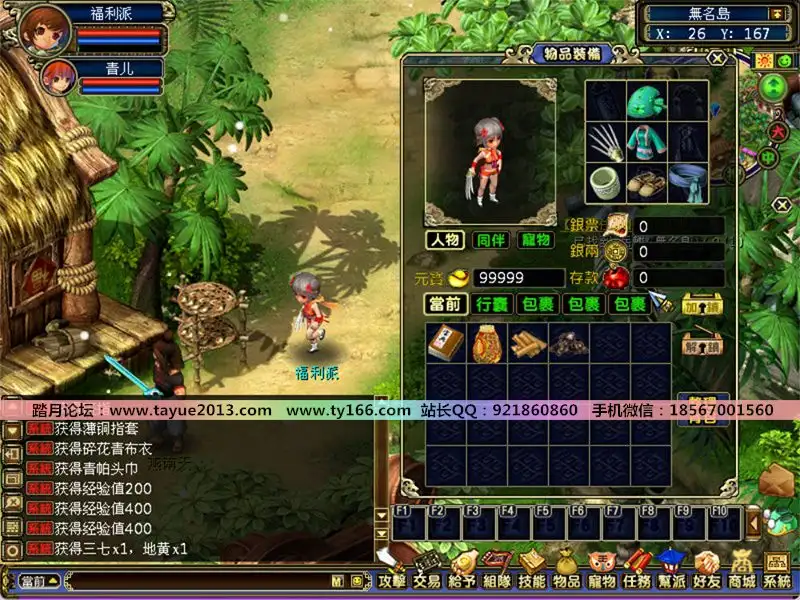Close the 物品裝備 inventory window
This screenshot has width=800, height=600.
[x=716, y=58]
